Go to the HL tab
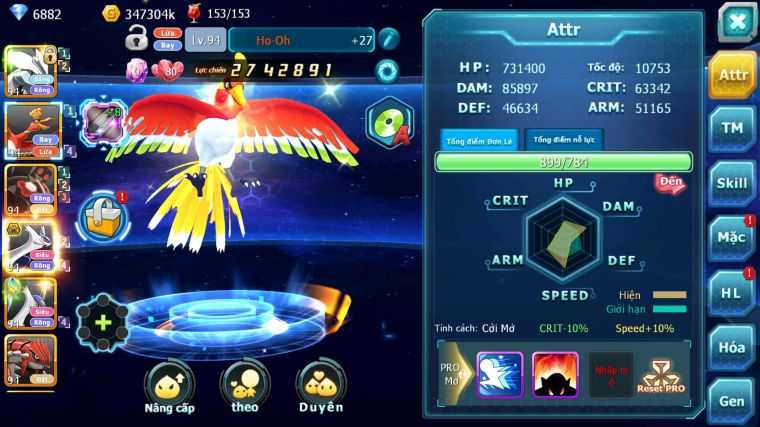 pyautogui.click(x=731, y=292)
